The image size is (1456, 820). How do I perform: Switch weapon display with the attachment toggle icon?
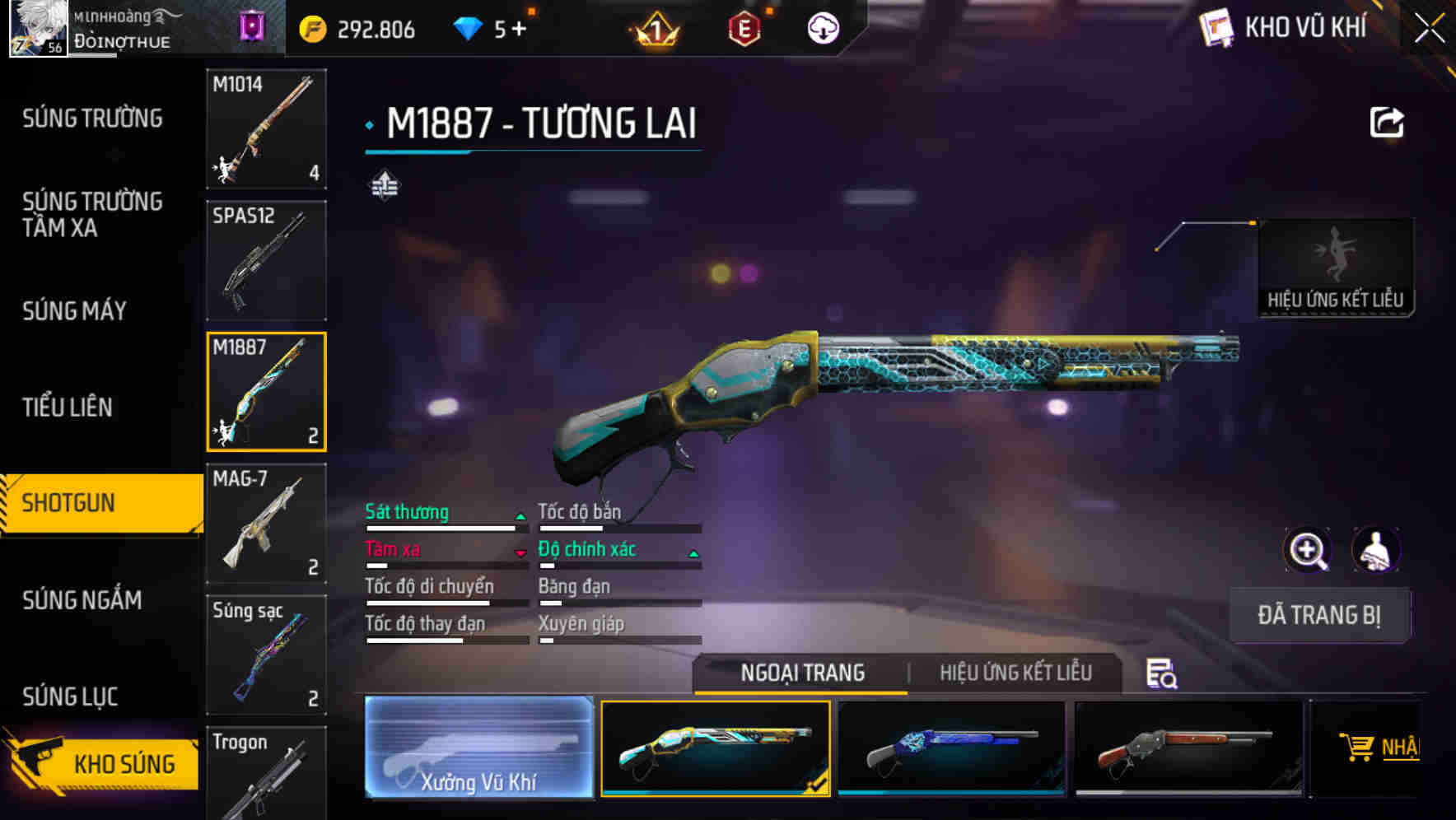(x=385, y=184)
